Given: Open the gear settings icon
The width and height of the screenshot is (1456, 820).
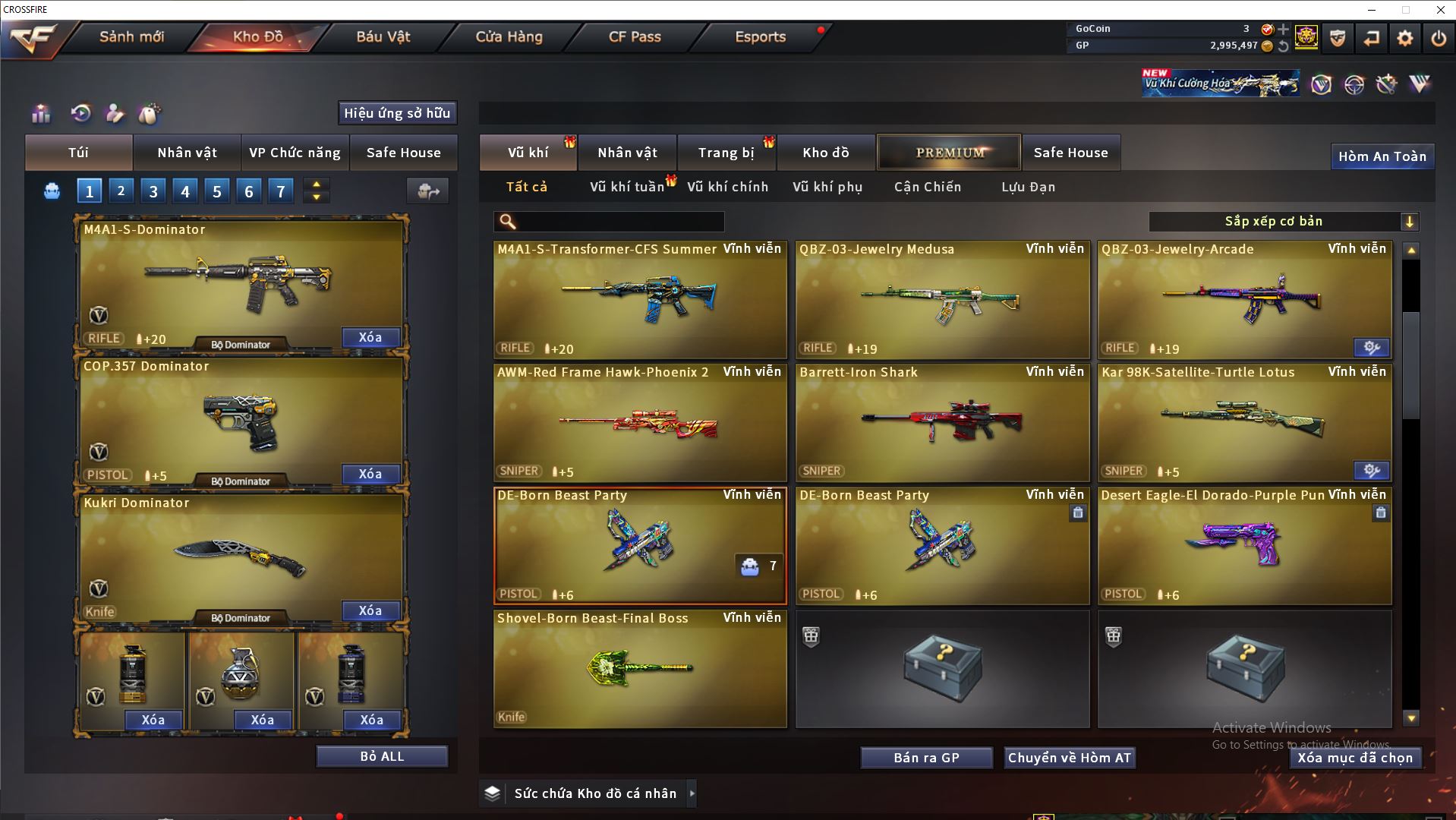Looking at the screenshot, I should coord(1404,38).
